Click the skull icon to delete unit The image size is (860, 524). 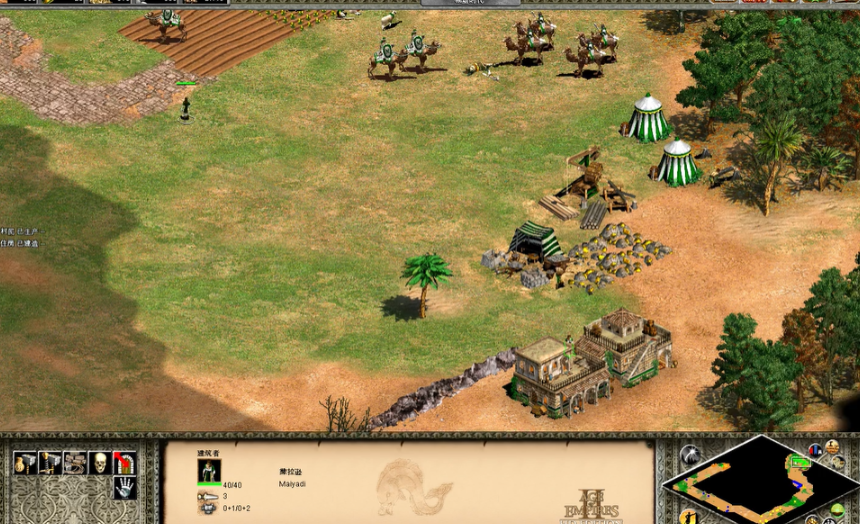99,462
